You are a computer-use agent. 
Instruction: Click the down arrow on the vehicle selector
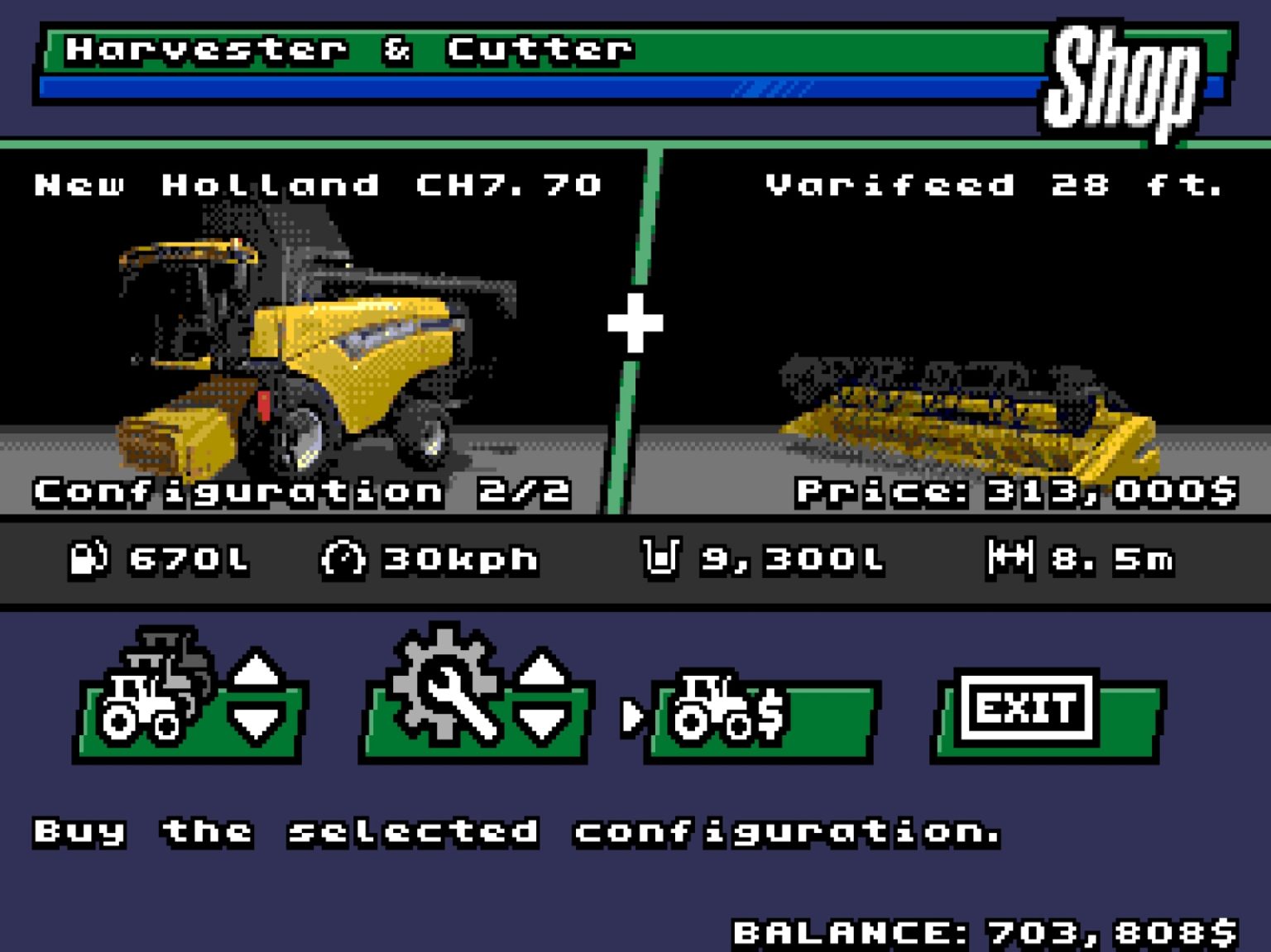pyautogui.click(x=258, y=721)
